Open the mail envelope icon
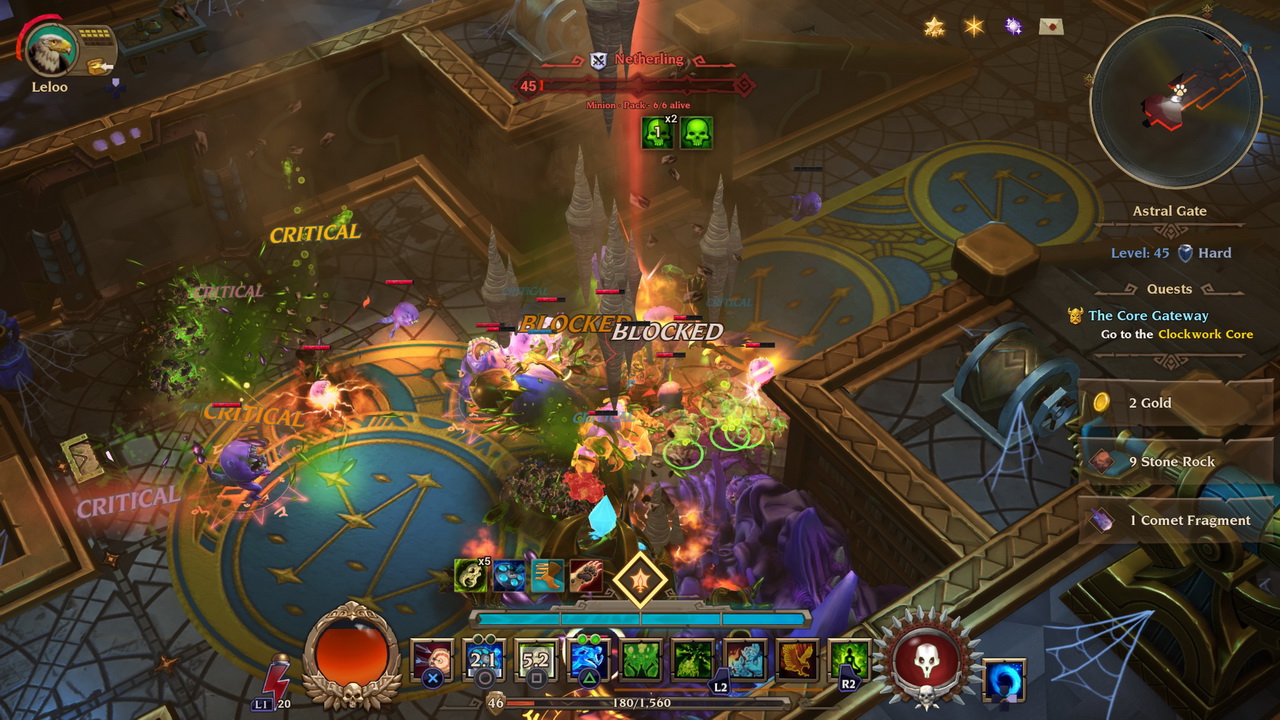This screenshot has width=1280, height=720. pos(1051,27)
